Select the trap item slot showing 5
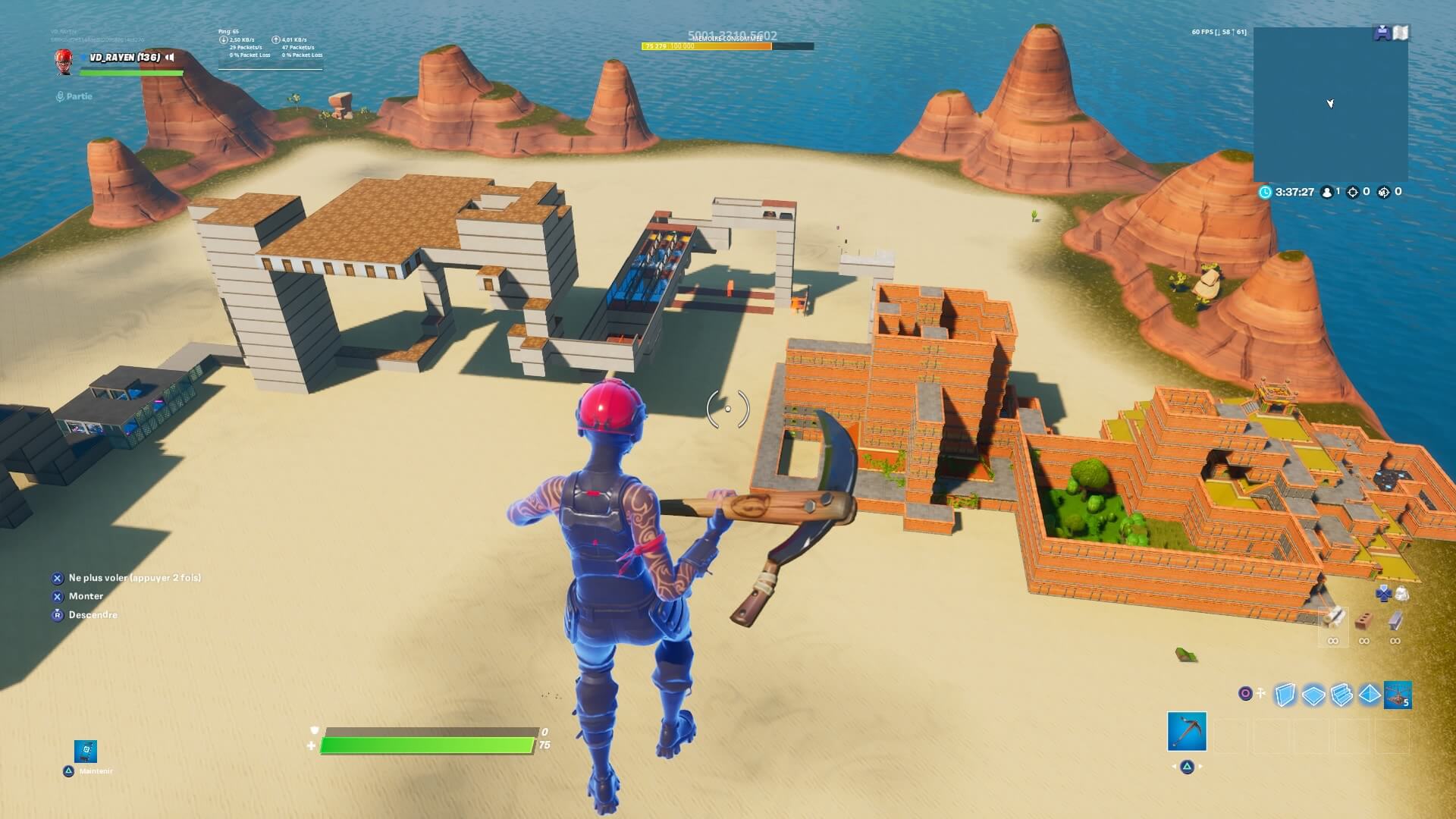This screenshot has height=819, width=1456. coord(1398,695)
